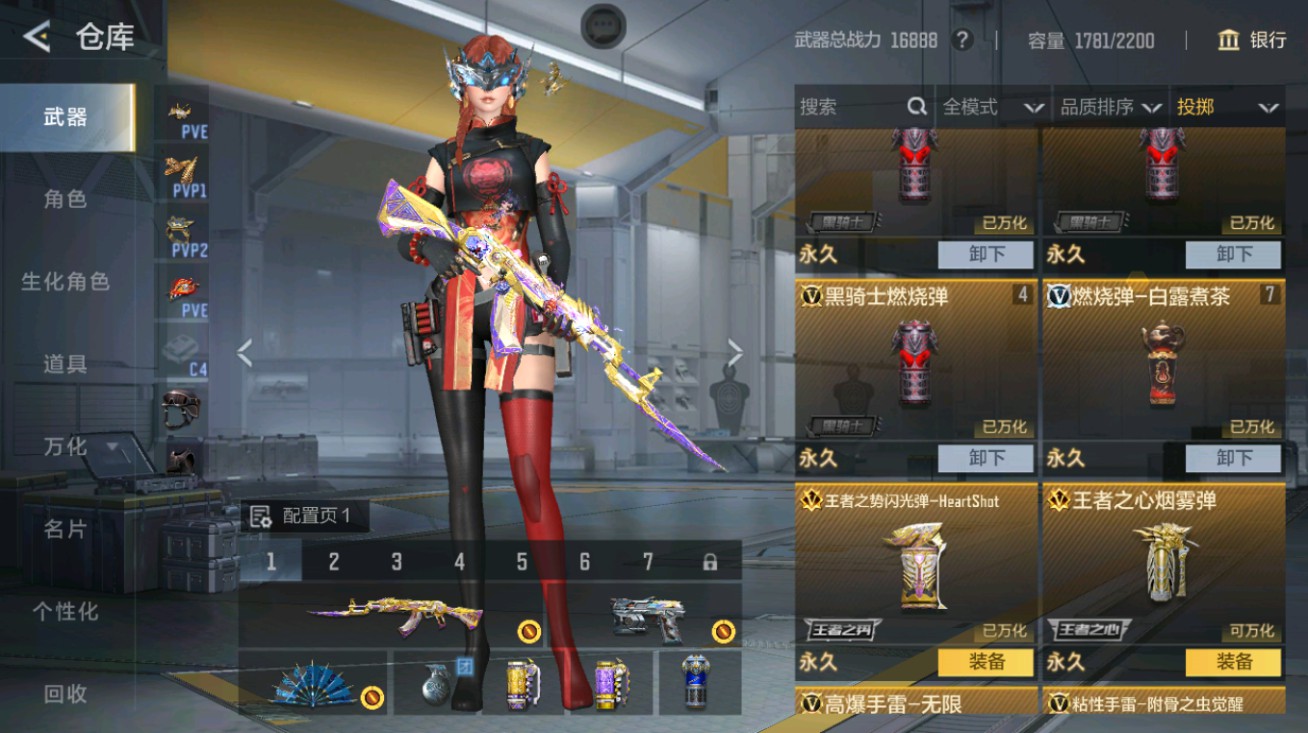Image resolution: width=1308 pixels, height=733 pixels.
Task: Open the 生化角色 tab
Action: click(66, 282)
